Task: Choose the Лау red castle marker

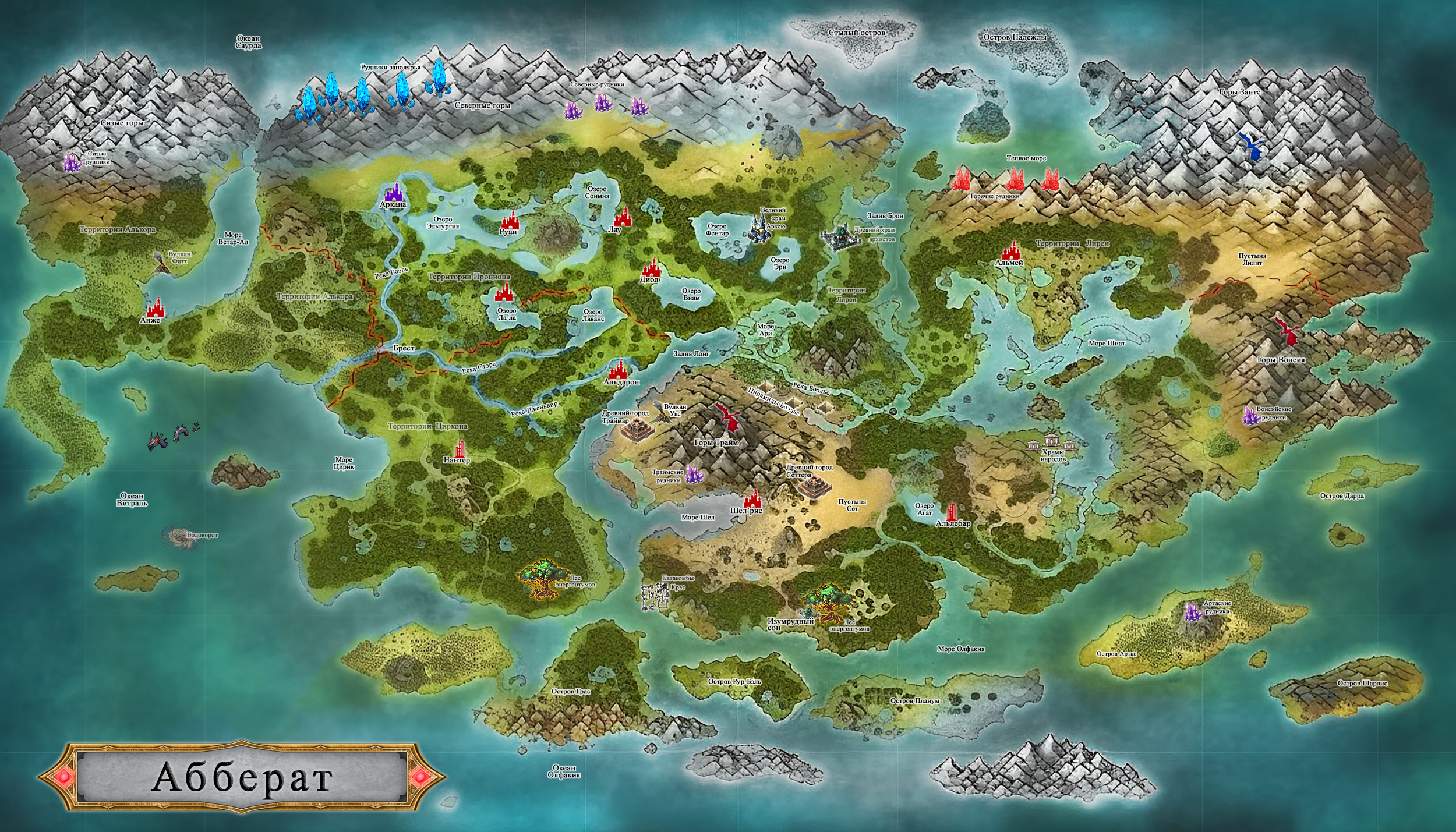Action: [623, 217]
